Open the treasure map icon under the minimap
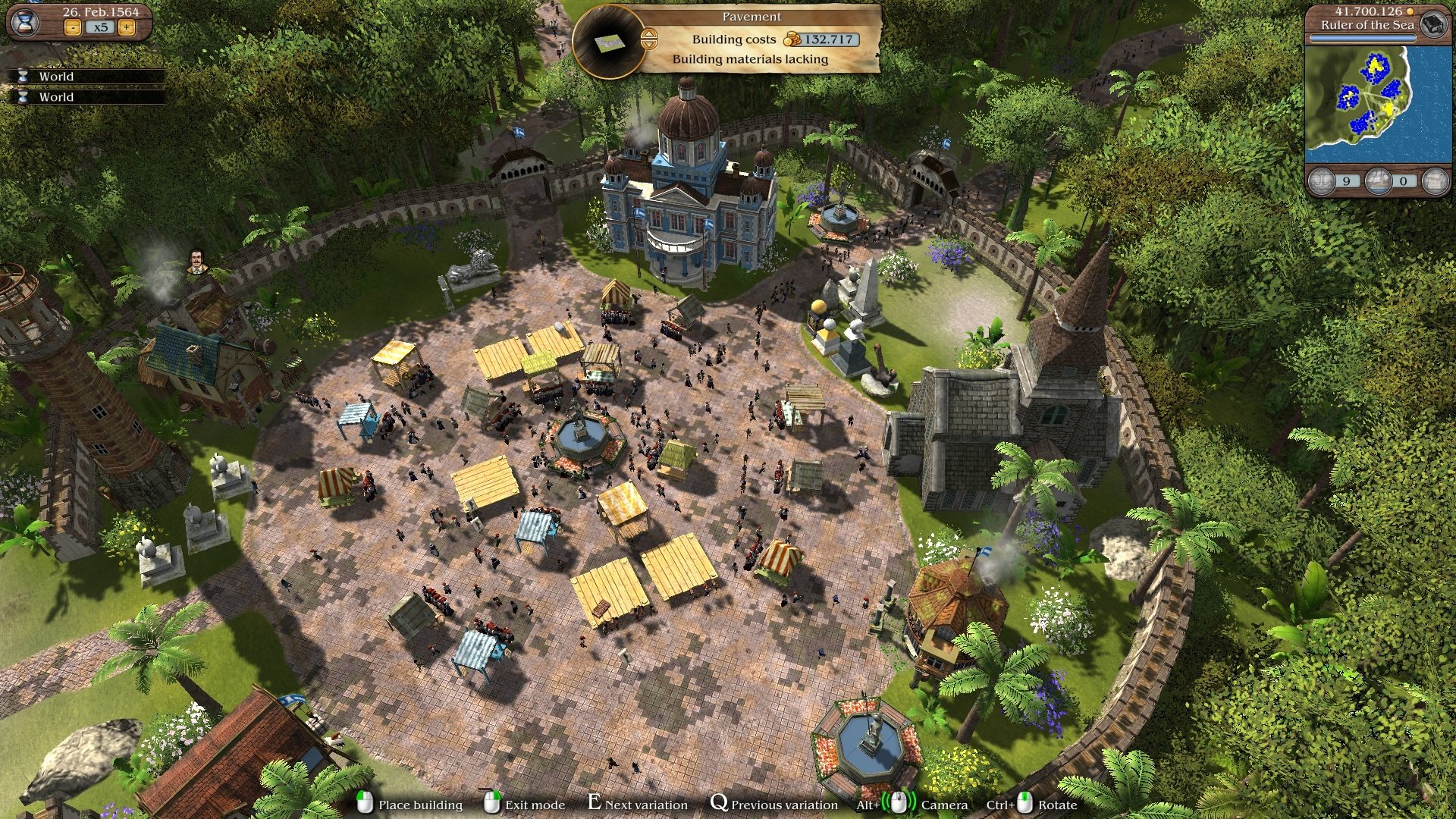The width and height of the screenshot is (1456, 819). point(1435,180)
